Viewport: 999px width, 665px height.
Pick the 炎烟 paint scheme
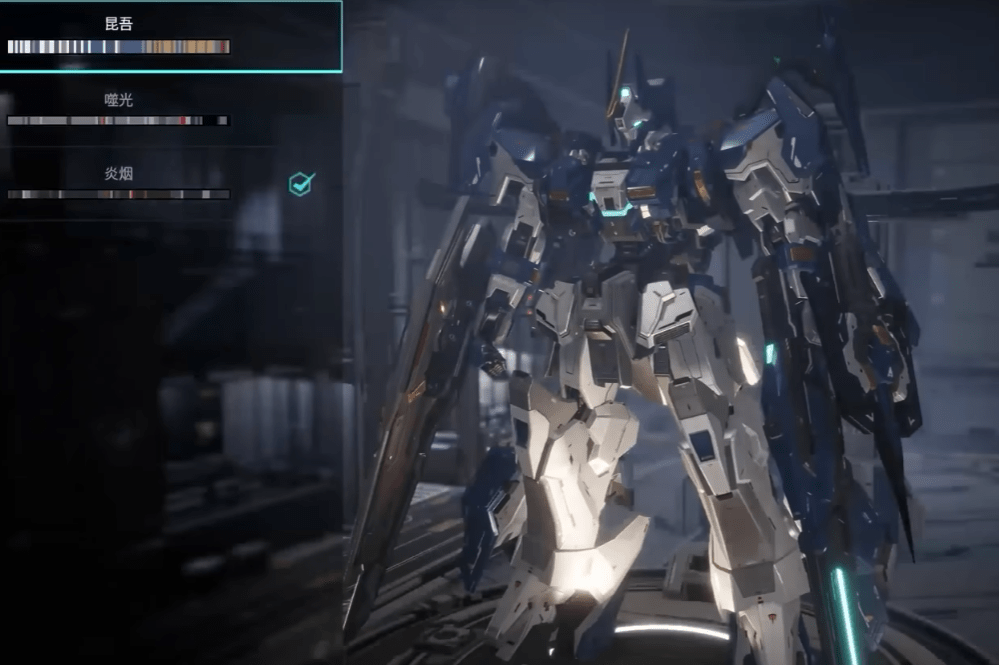tap(119, 183)
